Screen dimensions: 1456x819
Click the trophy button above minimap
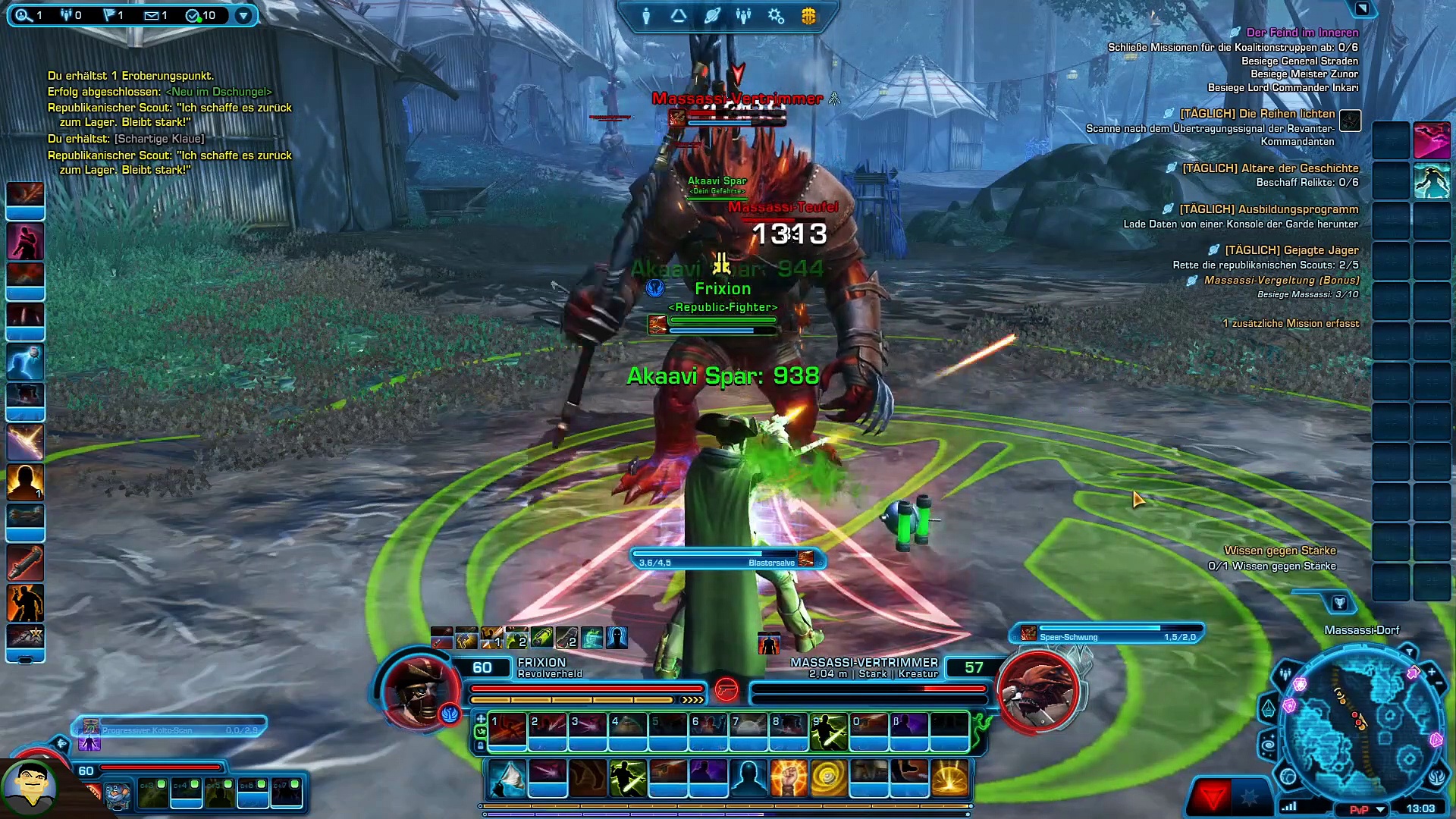tap(1339, 603)
